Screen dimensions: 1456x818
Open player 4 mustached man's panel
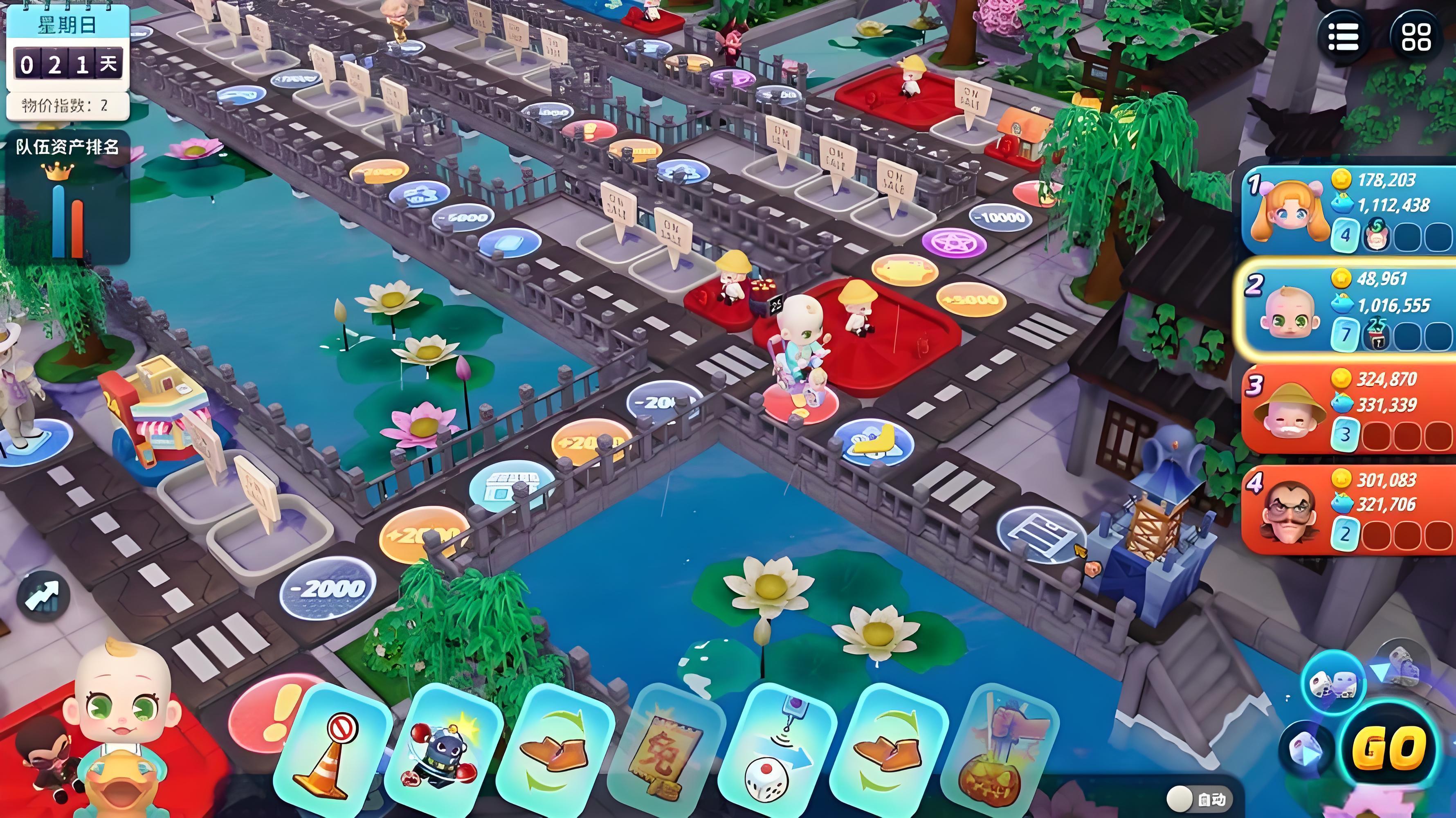[x=1348, y=507]
